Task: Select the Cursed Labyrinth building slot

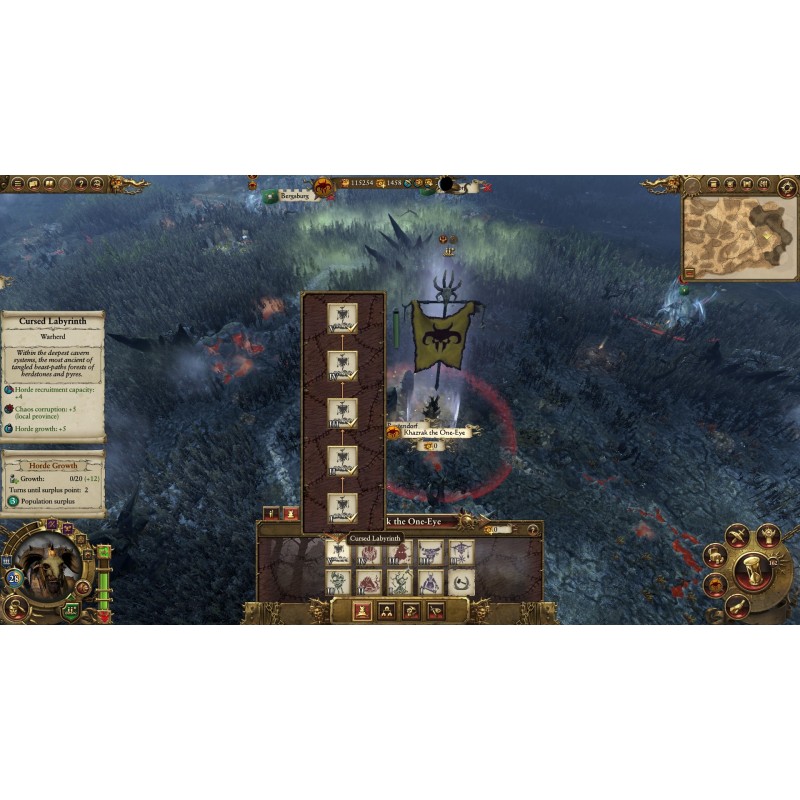Action: coord(338,552)
